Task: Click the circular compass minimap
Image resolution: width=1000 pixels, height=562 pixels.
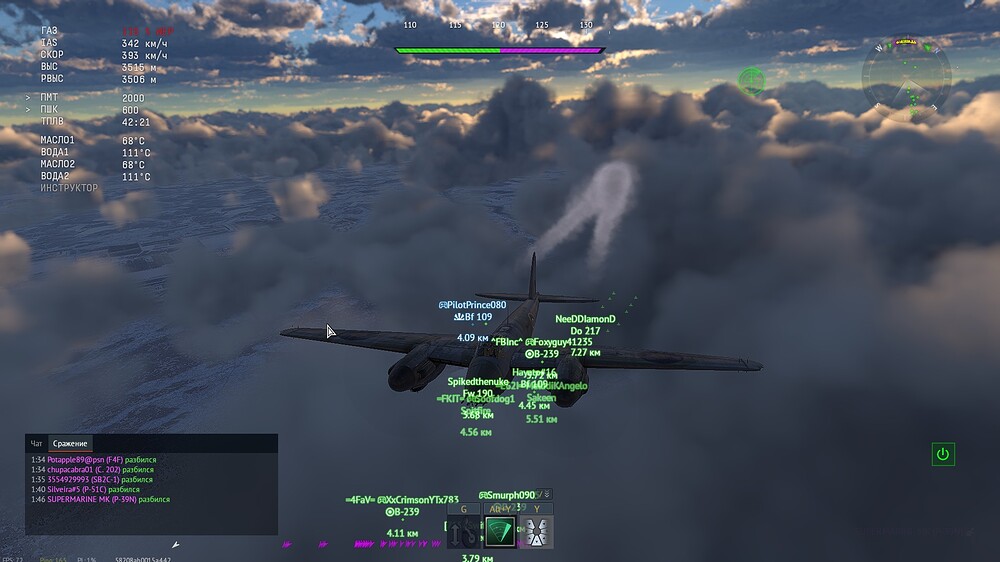Action: (907, 82)
